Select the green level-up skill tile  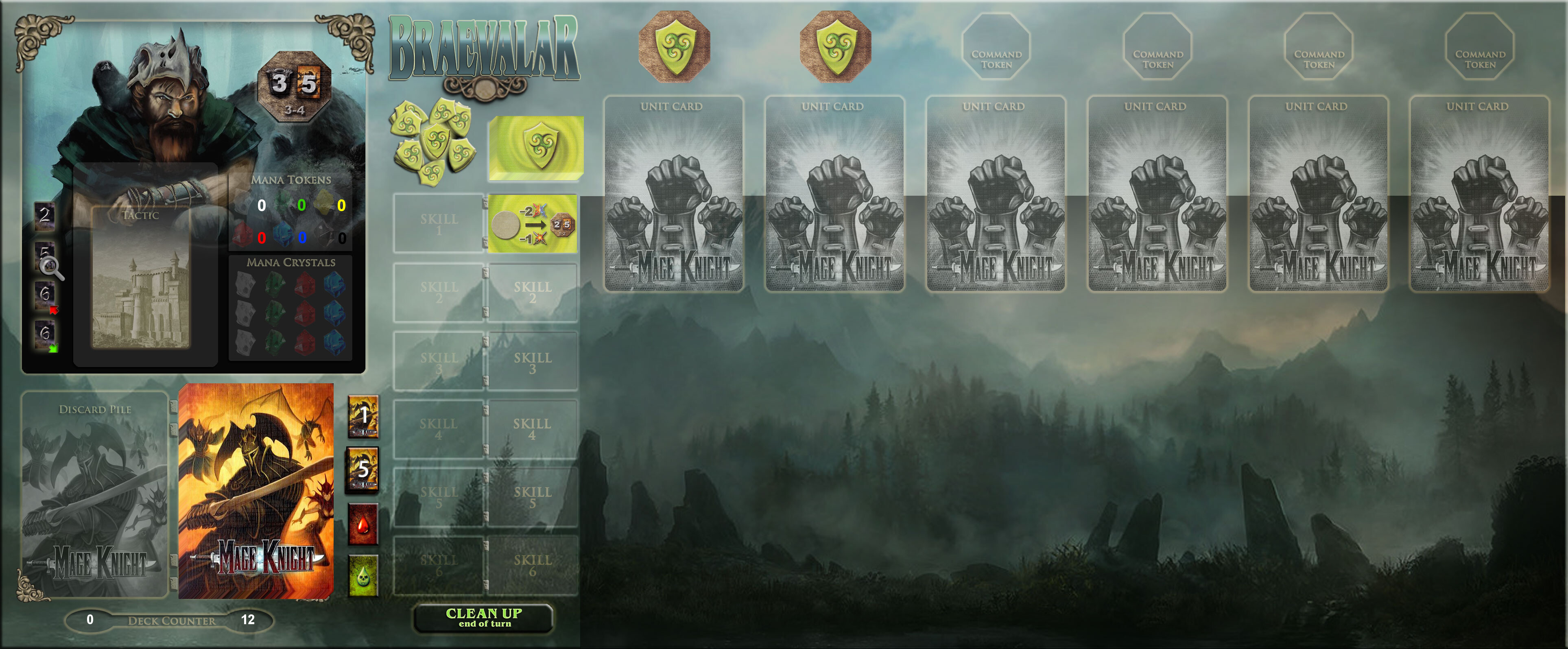pos(533,224)
